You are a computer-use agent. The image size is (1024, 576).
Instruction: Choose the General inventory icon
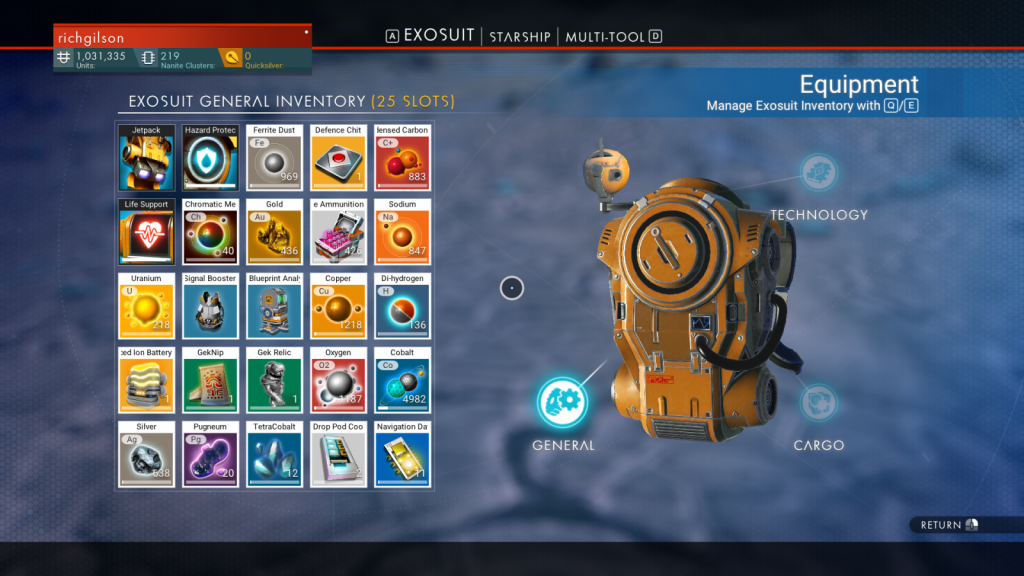point(562,402)
